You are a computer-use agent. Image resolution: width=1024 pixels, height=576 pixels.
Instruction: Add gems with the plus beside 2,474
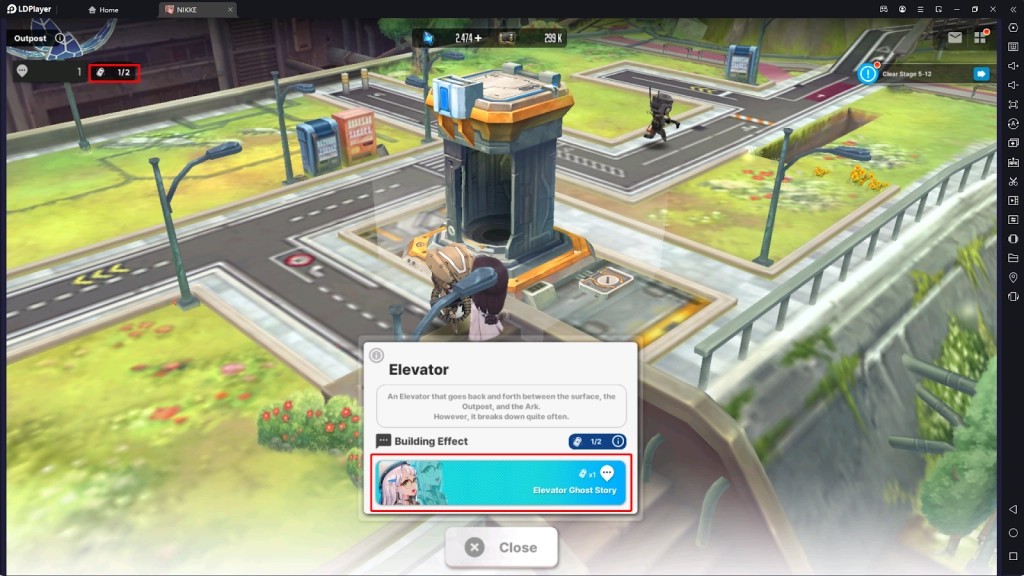(478, 38)
